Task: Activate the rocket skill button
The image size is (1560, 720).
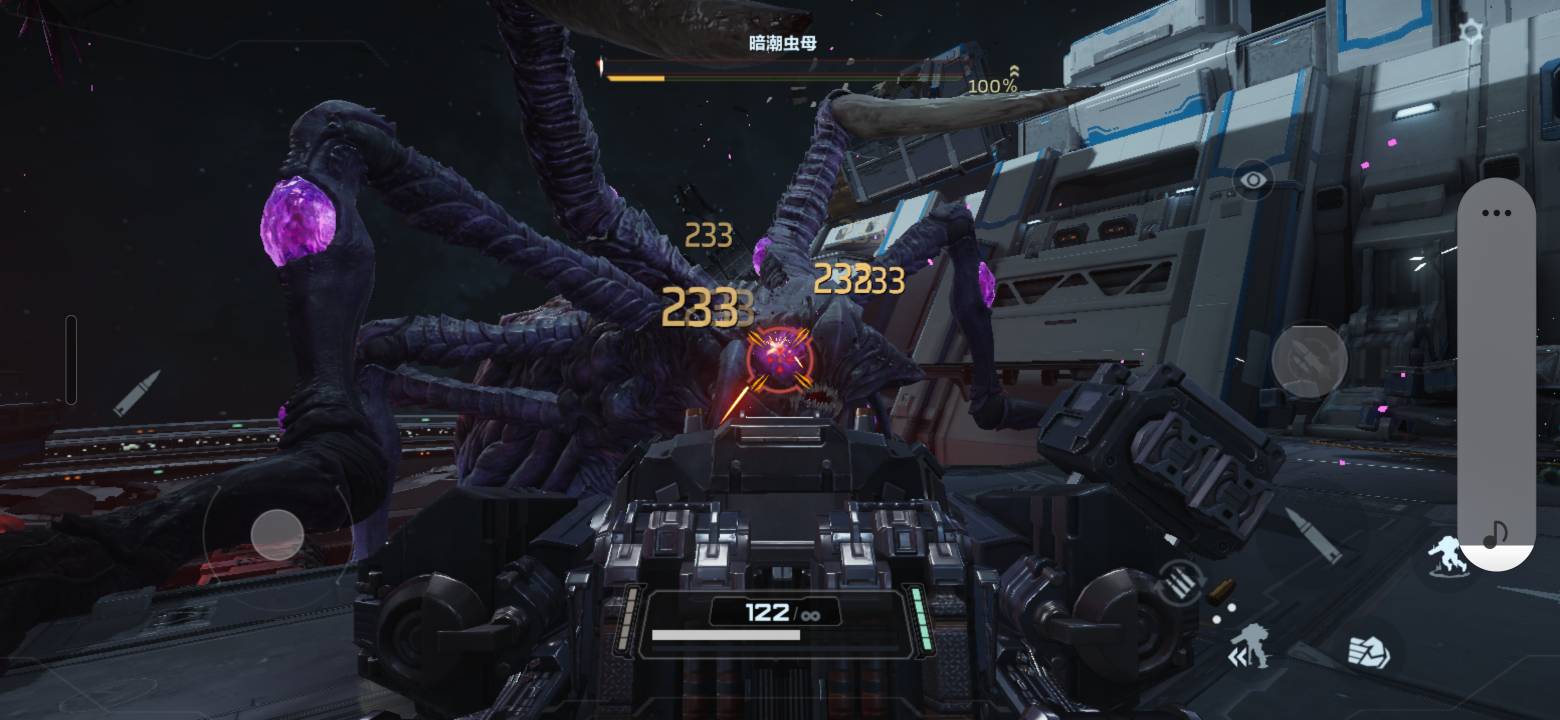Action: (x=1309, y=358)
